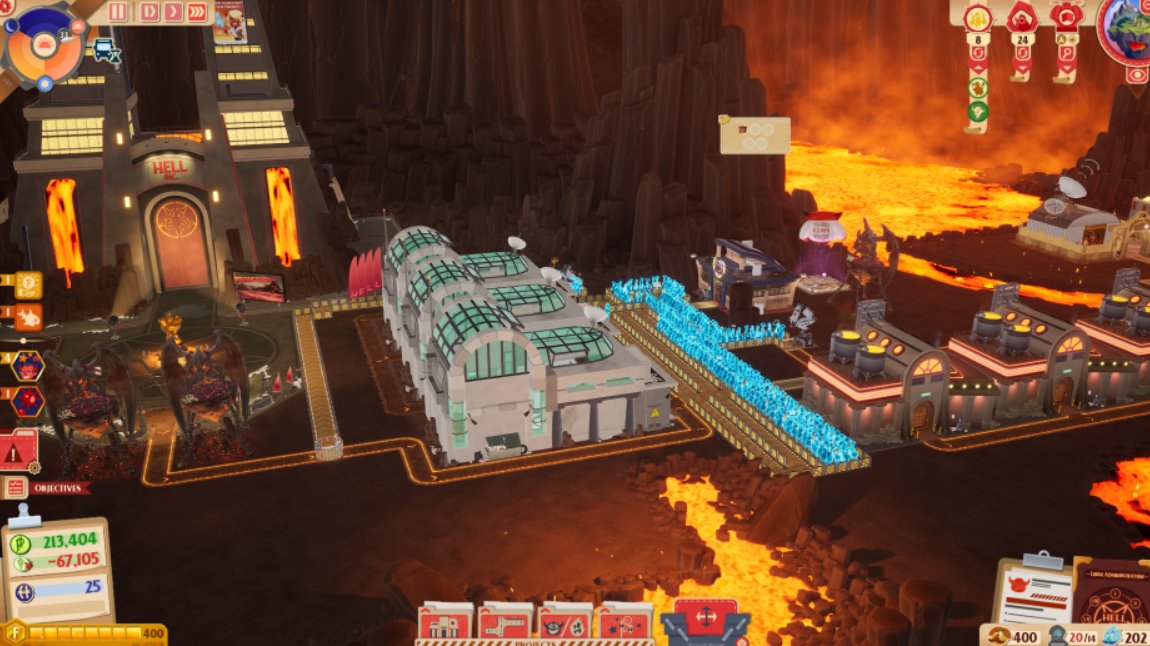
Task: Open the red hooded sinner banner
Action: tap(1021, 20)
